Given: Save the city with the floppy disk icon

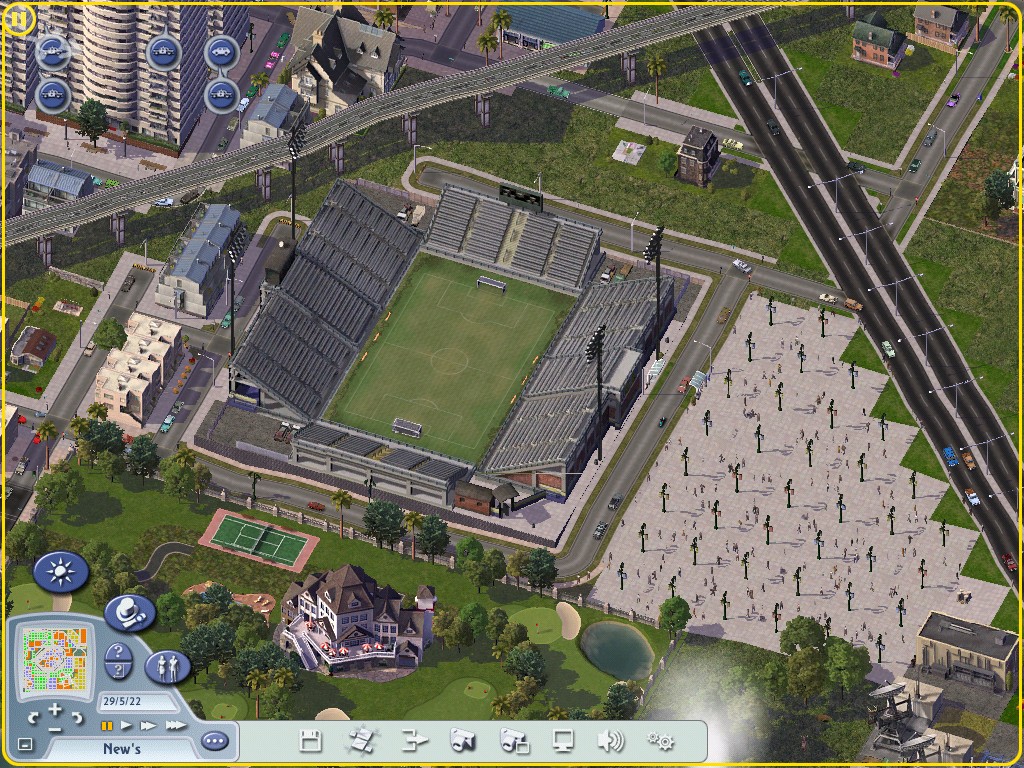Looking at the screenshot, I should (311, 741).
